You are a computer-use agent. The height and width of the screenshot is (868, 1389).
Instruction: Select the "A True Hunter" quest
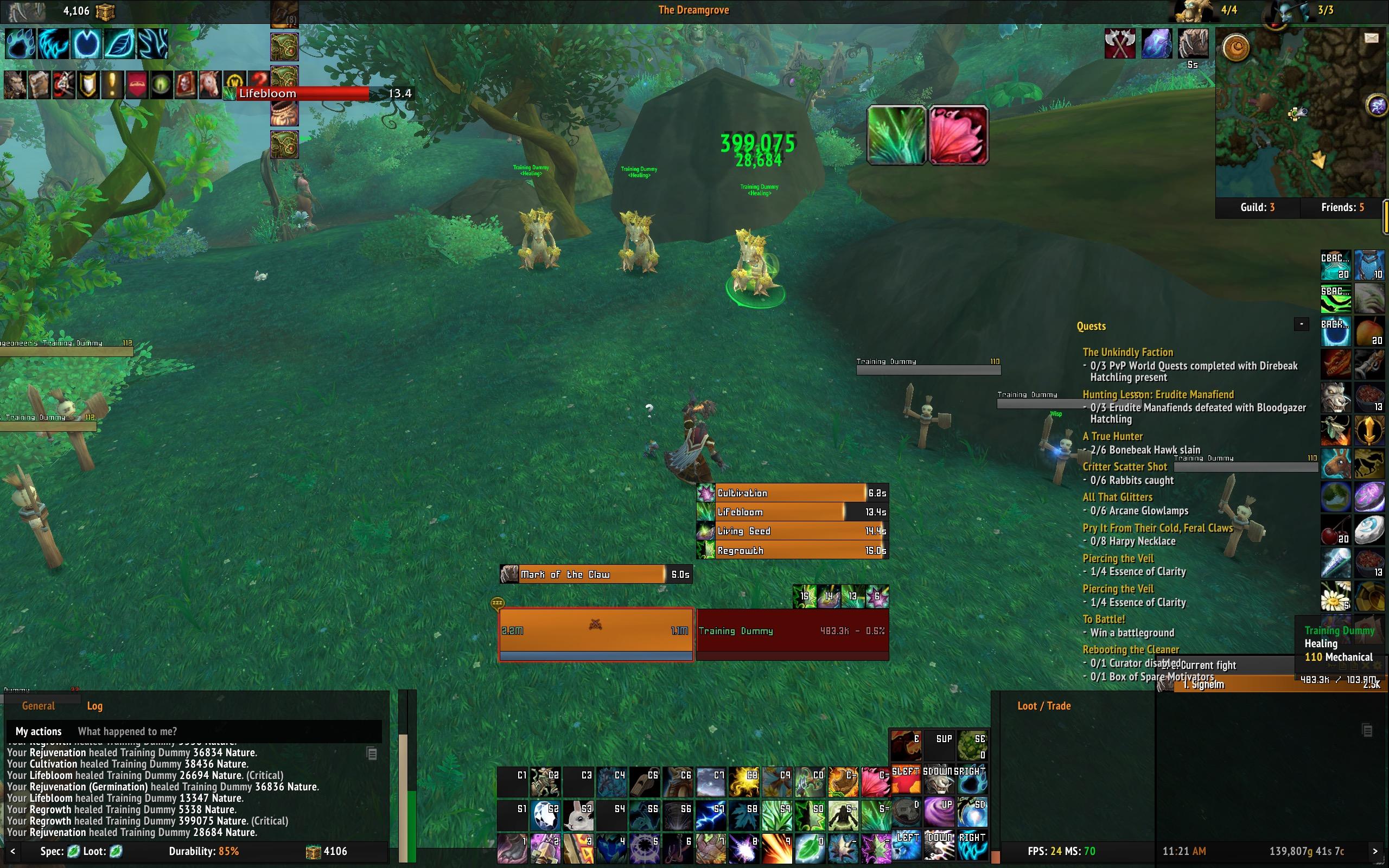(x=1112, y=436)
